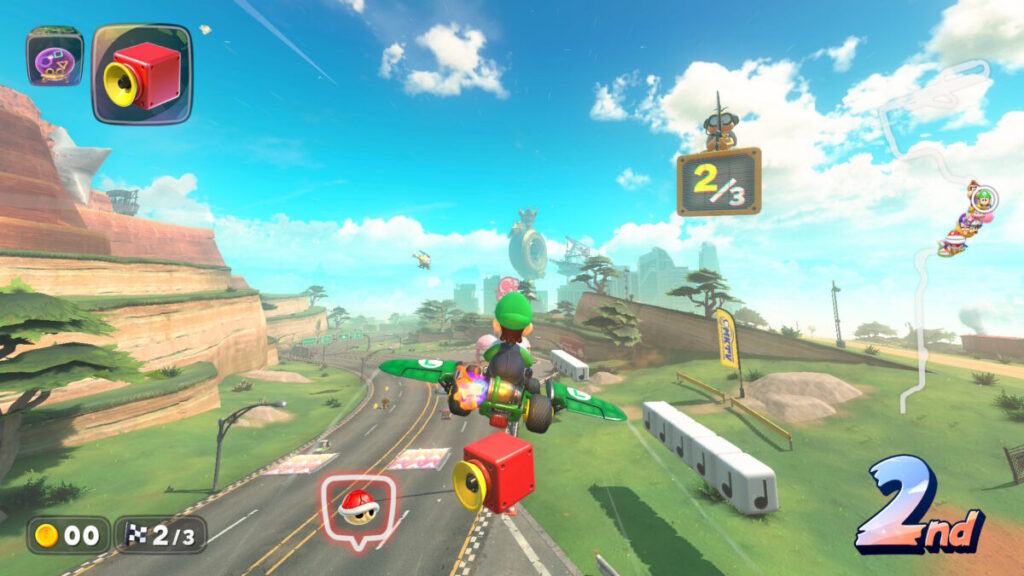The height and width of the screenshot is (576, 1024).
Task: Select the Super Horn item slot
Action: pos(142,73)
